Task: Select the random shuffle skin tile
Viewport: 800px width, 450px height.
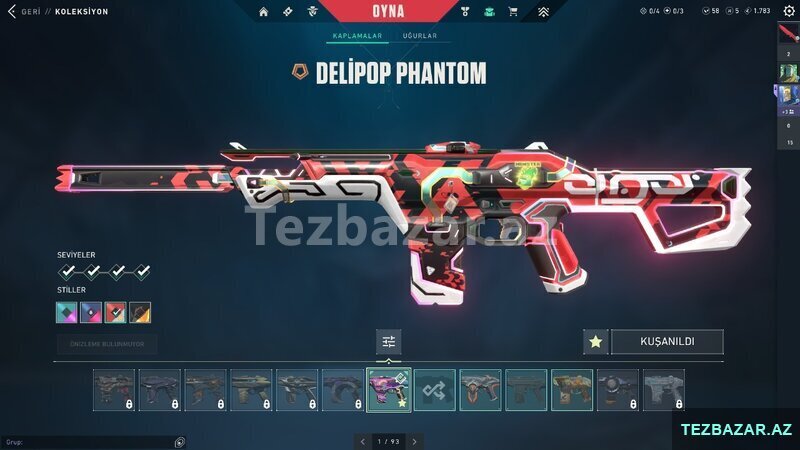Action: pyautogui.click(x=435, y=390)
